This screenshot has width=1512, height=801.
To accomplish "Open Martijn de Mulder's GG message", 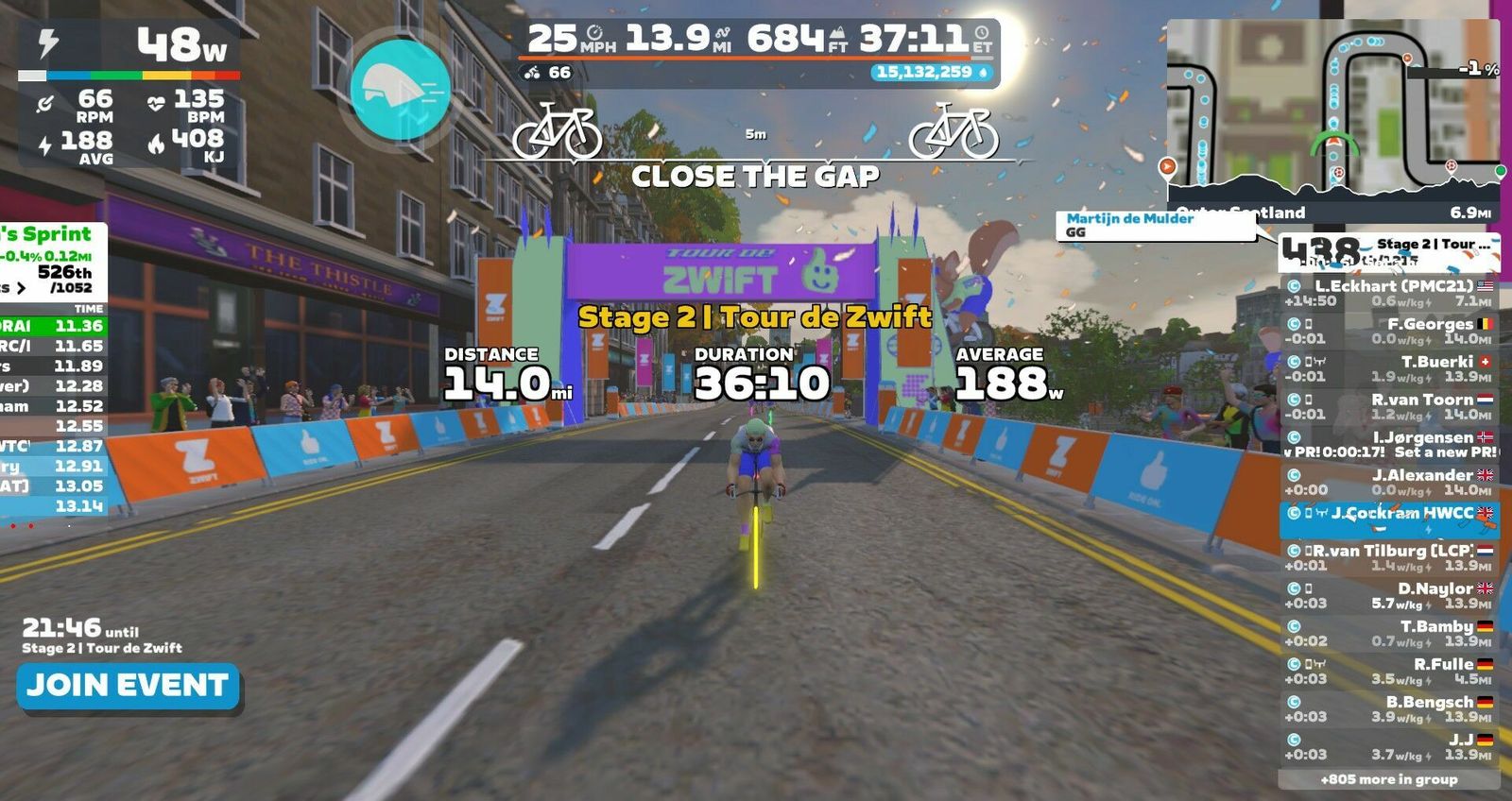I will tap(1153, 225).
